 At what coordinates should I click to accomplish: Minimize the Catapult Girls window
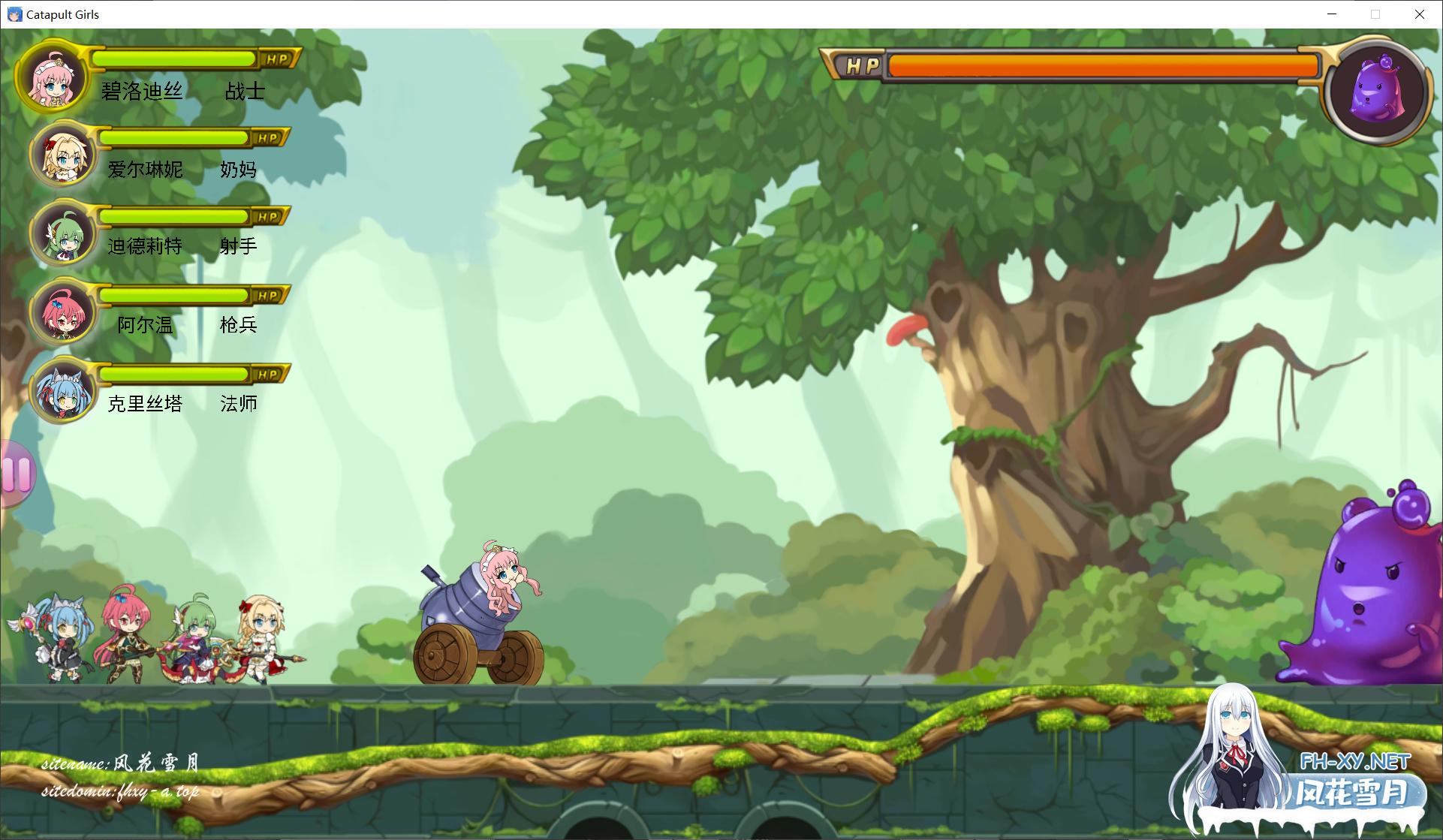pyautogui.click(x=1332, y=14)
